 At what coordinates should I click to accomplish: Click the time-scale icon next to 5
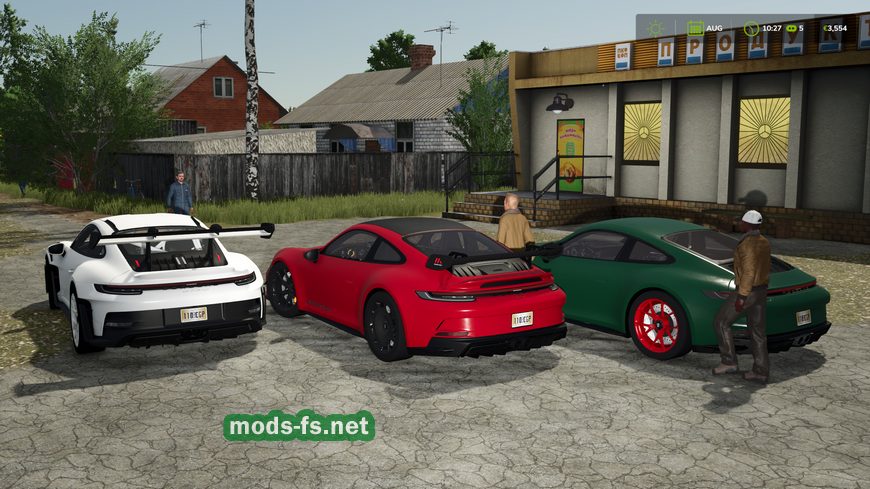(x=792, y=28)
